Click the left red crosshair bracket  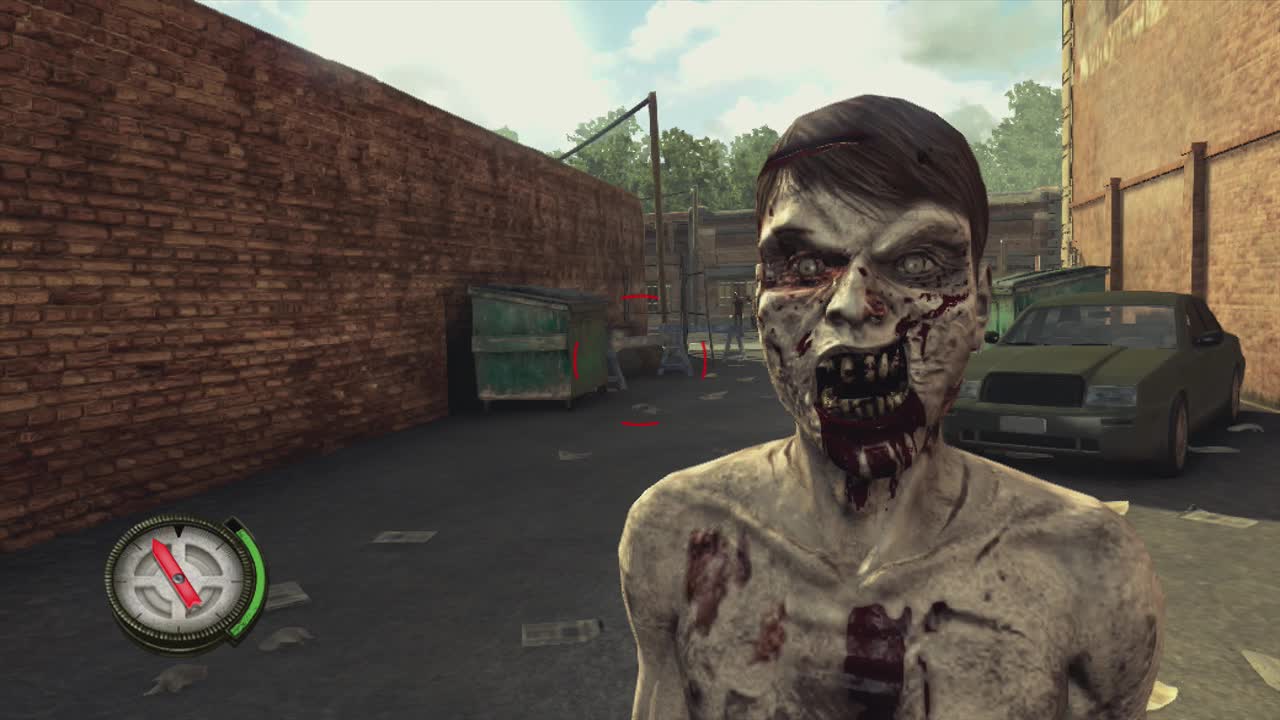click(576, 359)
